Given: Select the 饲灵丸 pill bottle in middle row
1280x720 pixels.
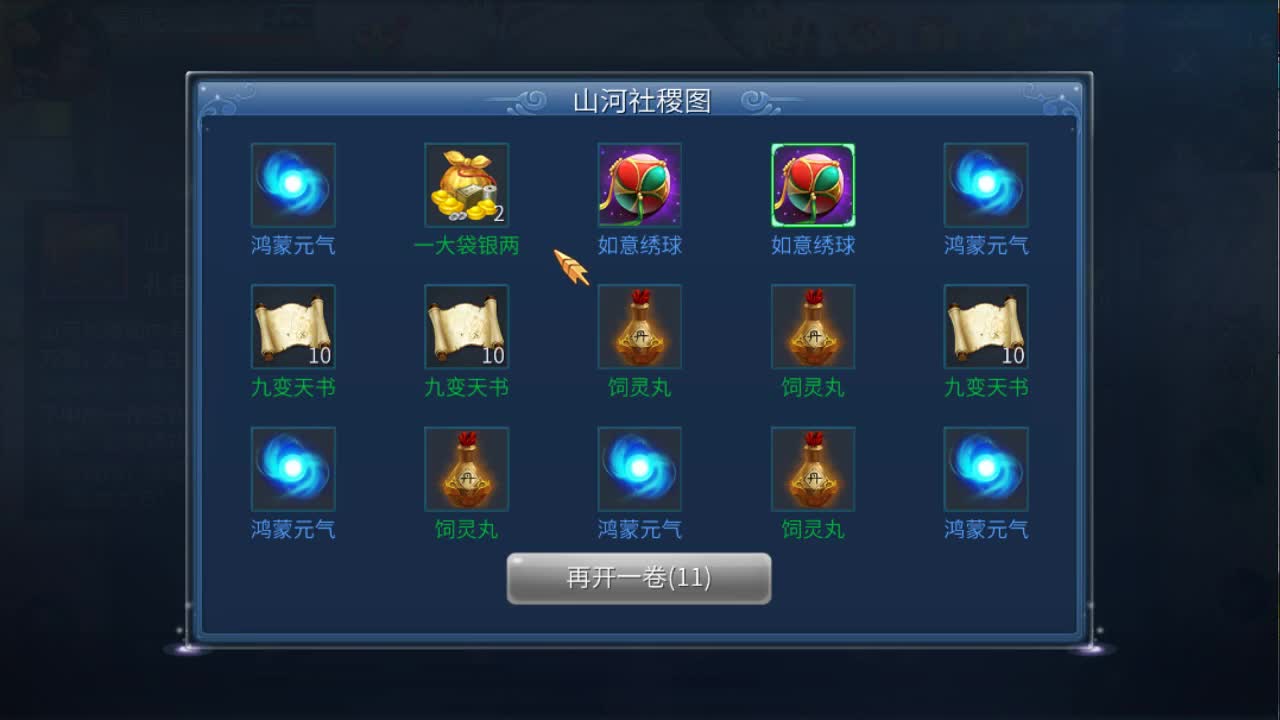Looking at the screenshot, I should pos(640,326).
